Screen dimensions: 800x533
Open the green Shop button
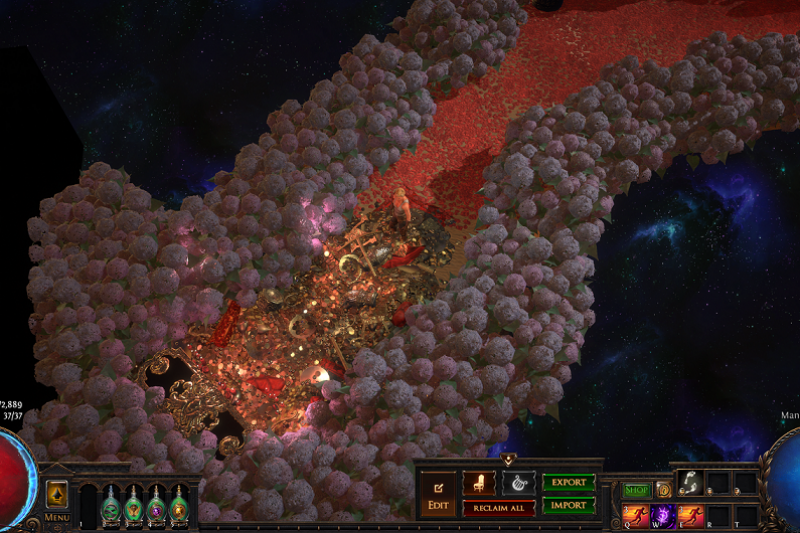point(637,490)
